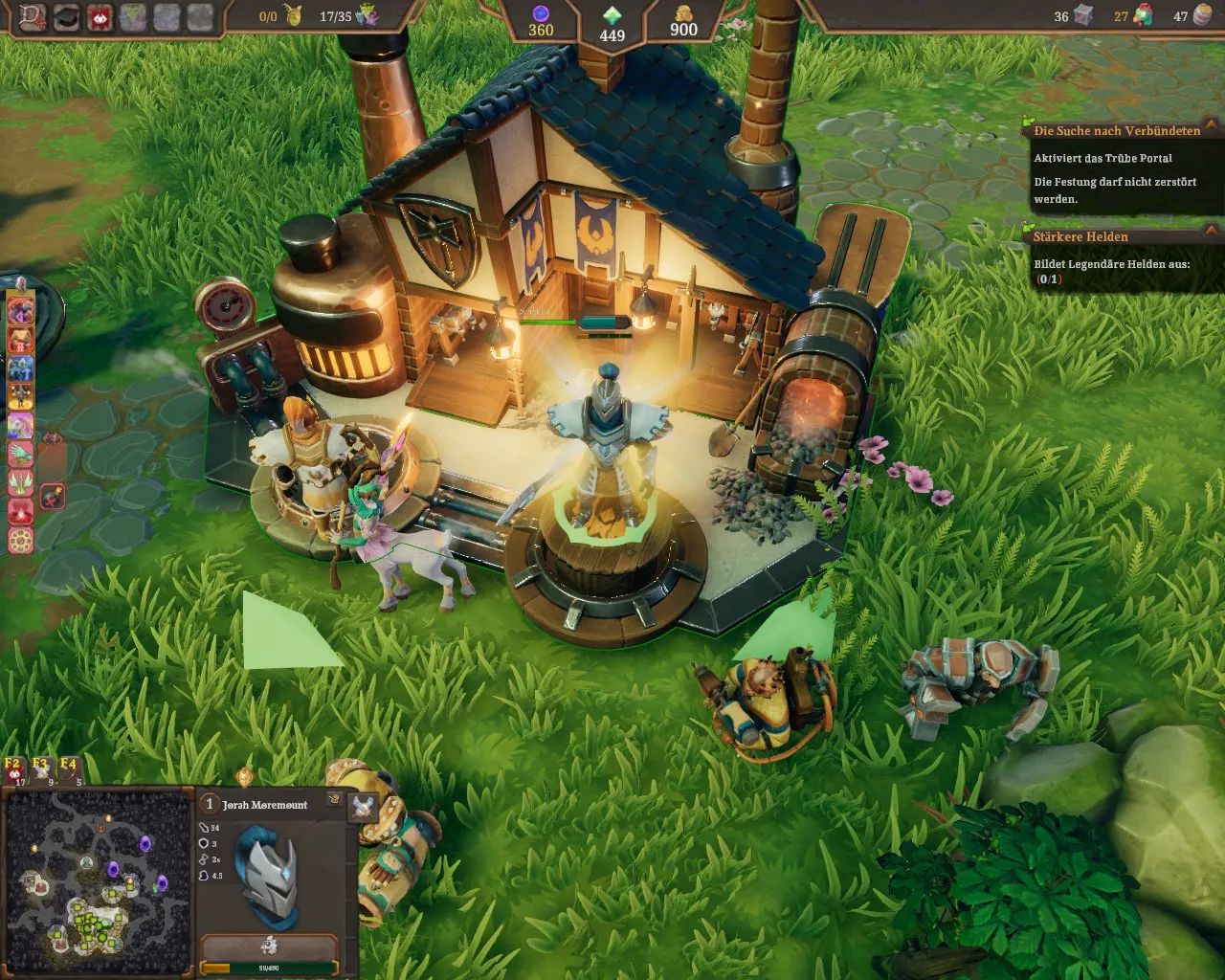Viewport: 1225px width, 980px height.
Task: Click the small icon right of Jorah's name
Action: [334, 798]
